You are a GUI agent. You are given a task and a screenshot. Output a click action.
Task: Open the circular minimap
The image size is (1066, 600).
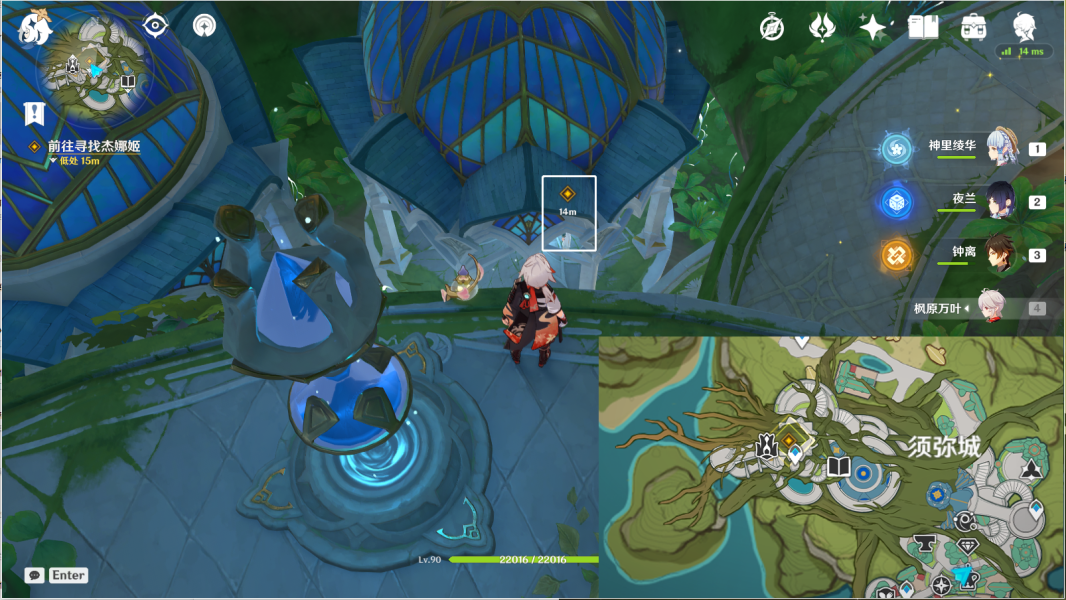click(96, 72)
